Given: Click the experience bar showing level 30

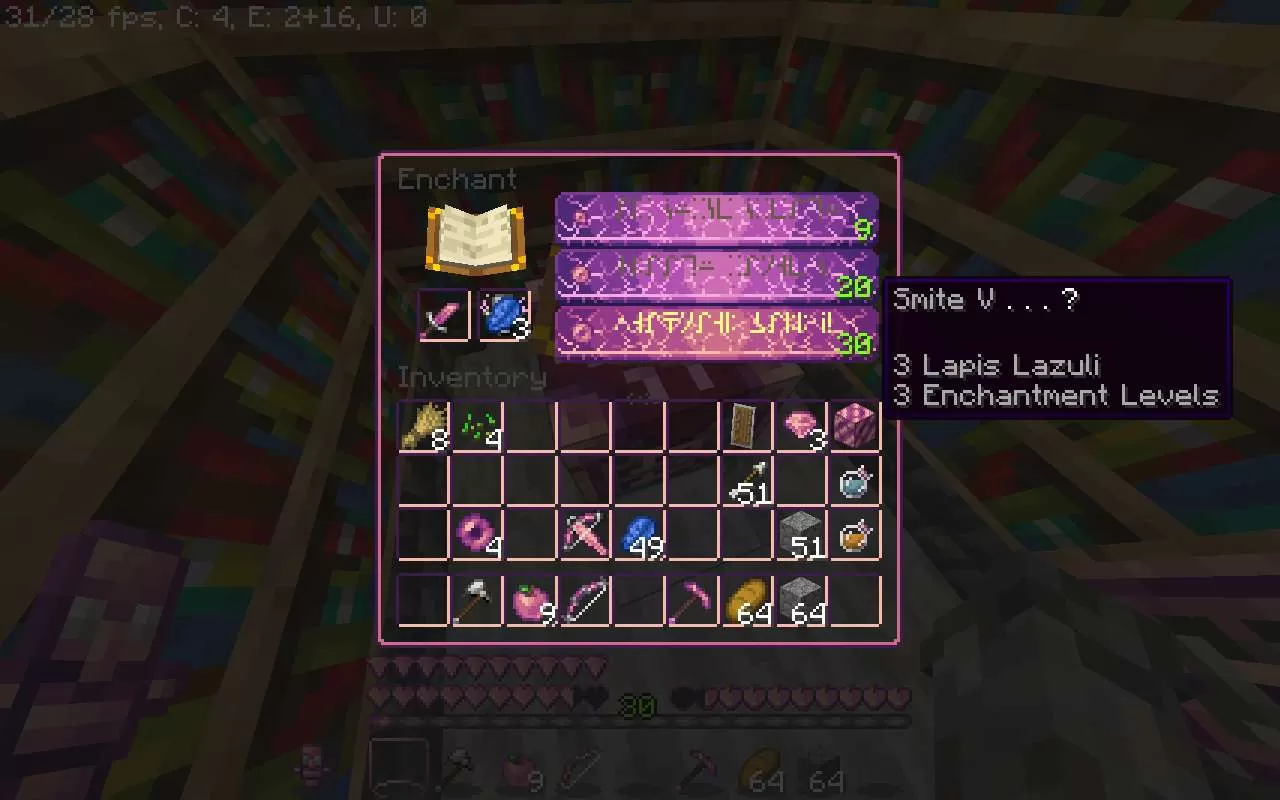Looking at the screenshot, I should pyautogui.click(x=635, y=705).
